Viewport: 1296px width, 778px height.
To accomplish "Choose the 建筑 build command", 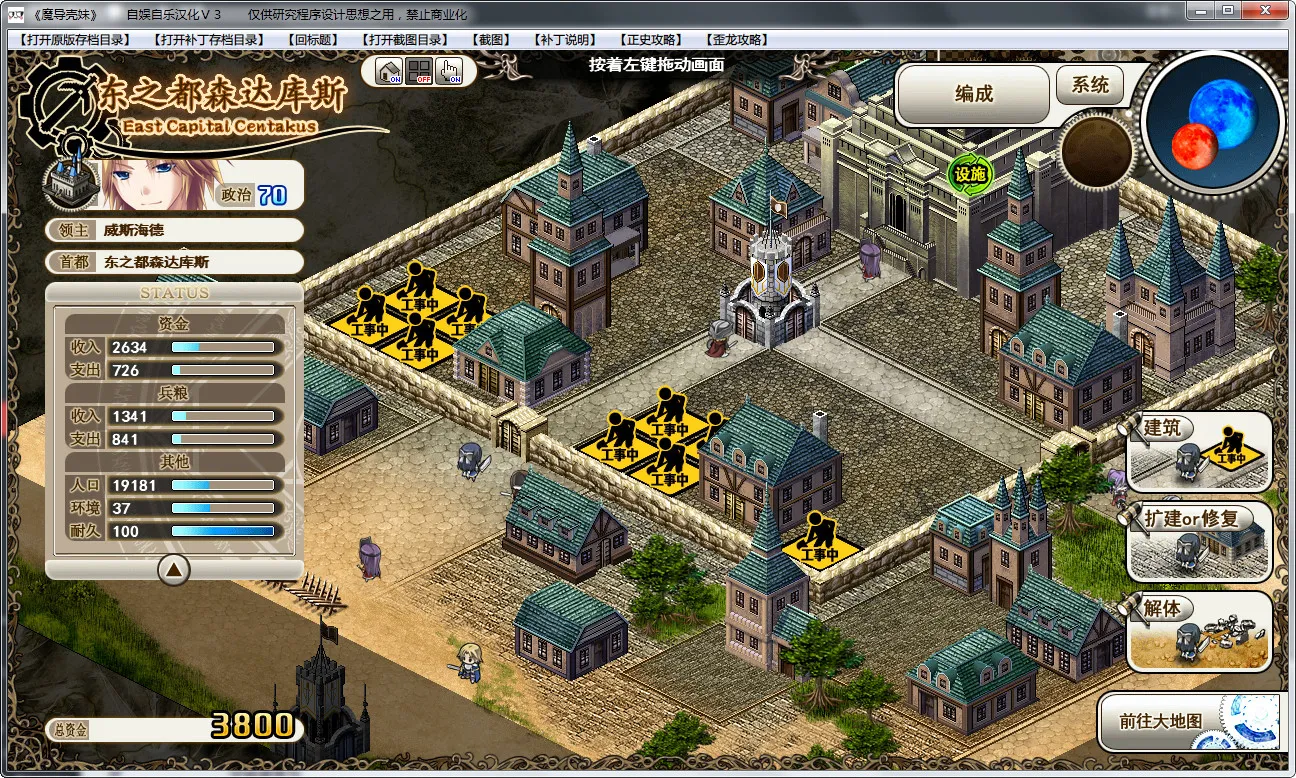I will 1199,450.
